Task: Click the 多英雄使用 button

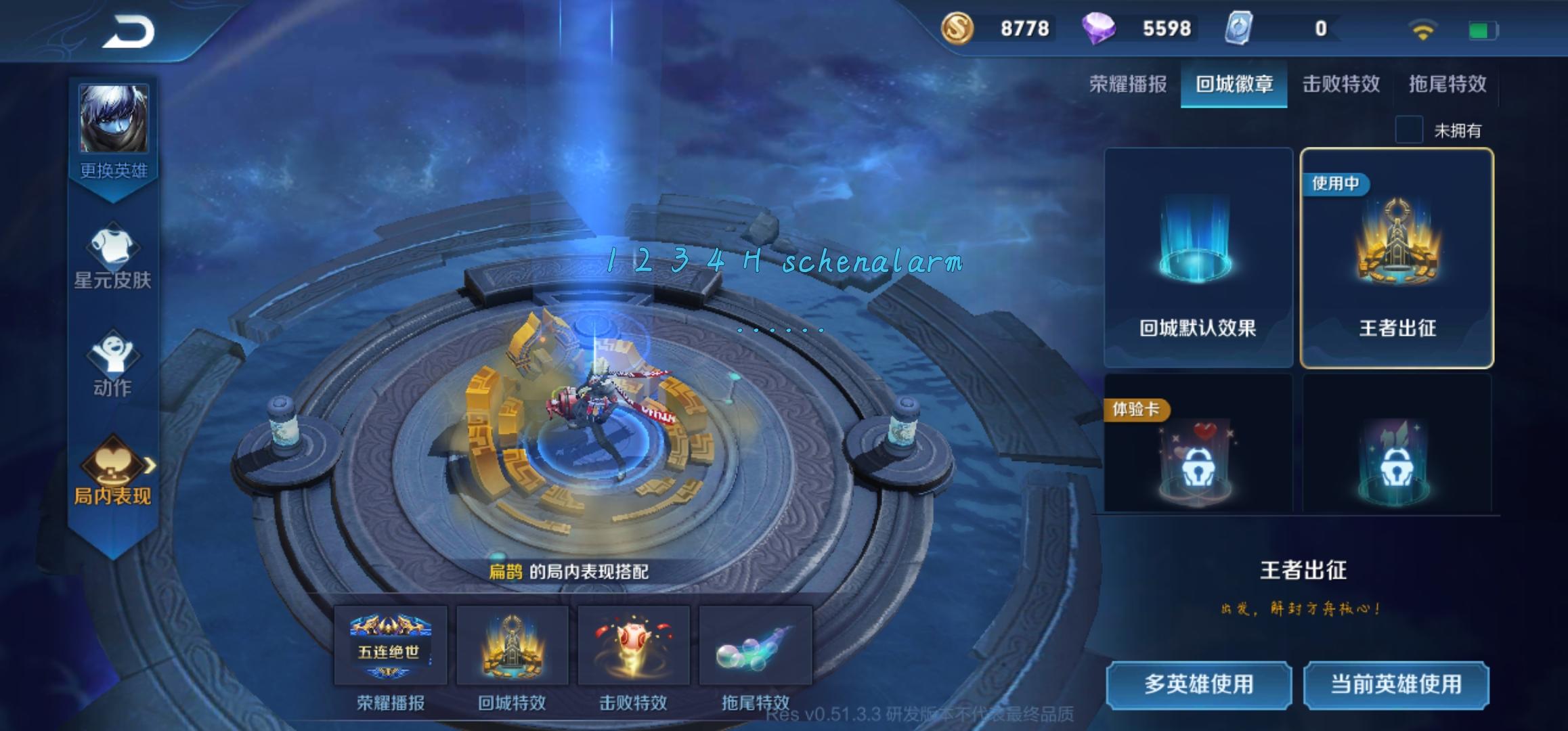Action: (x=1199, y=685)
